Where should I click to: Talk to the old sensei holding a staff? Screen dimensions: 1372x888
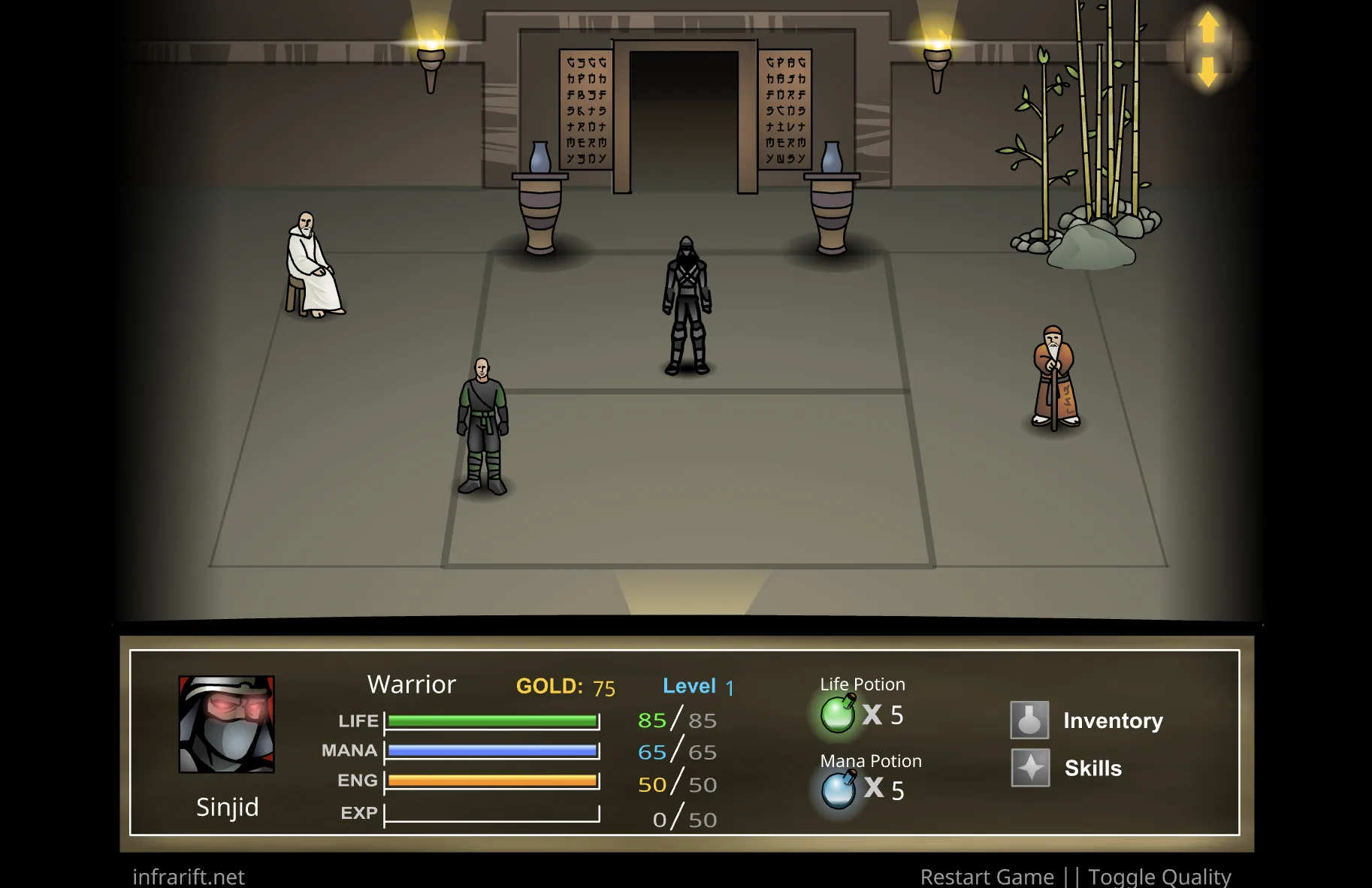pyautogui.click(x=1055, y=376)
